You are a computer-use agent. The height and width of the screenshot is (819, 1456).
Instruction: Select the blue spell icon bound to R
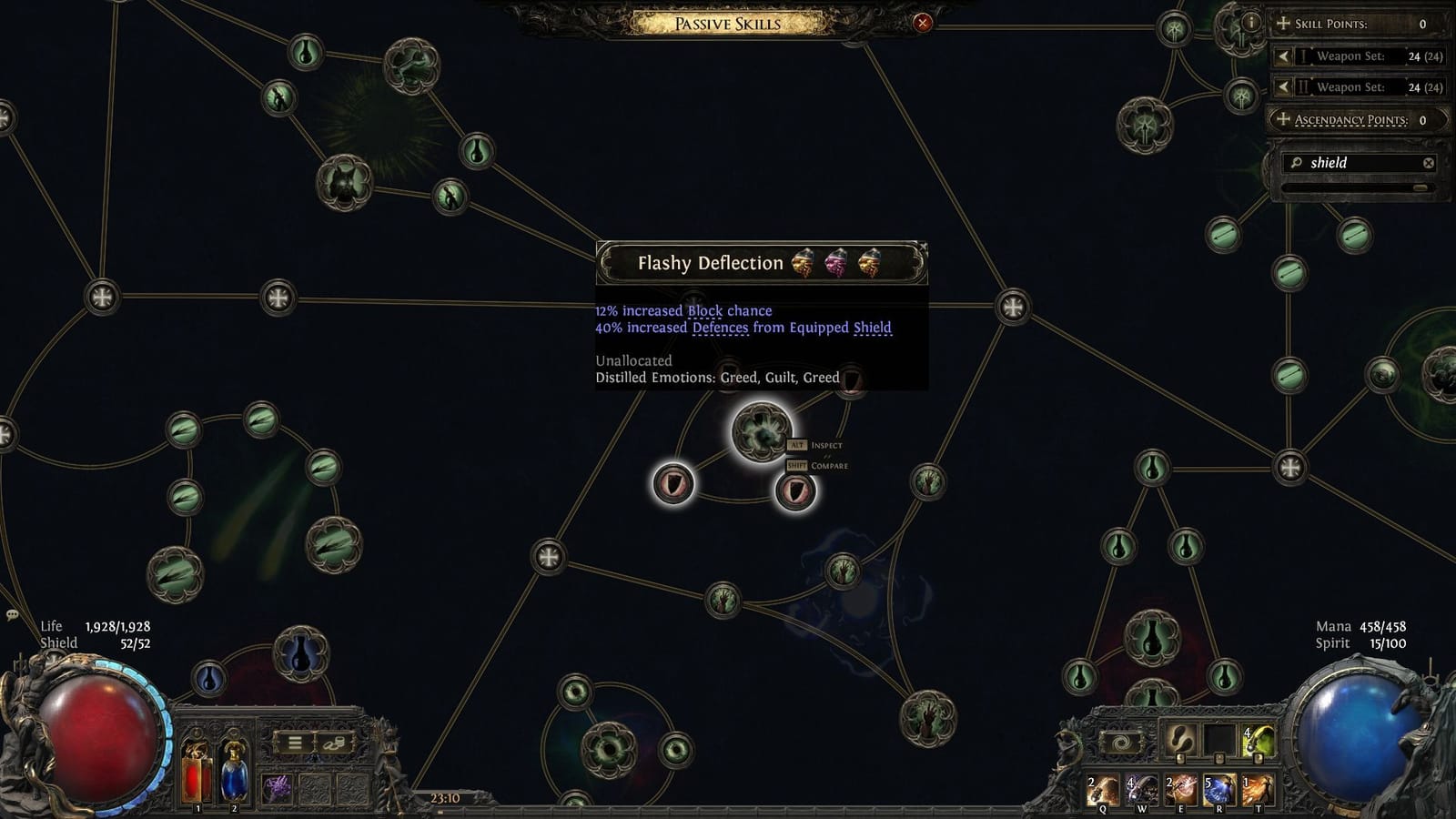(x=1218, y=789)
